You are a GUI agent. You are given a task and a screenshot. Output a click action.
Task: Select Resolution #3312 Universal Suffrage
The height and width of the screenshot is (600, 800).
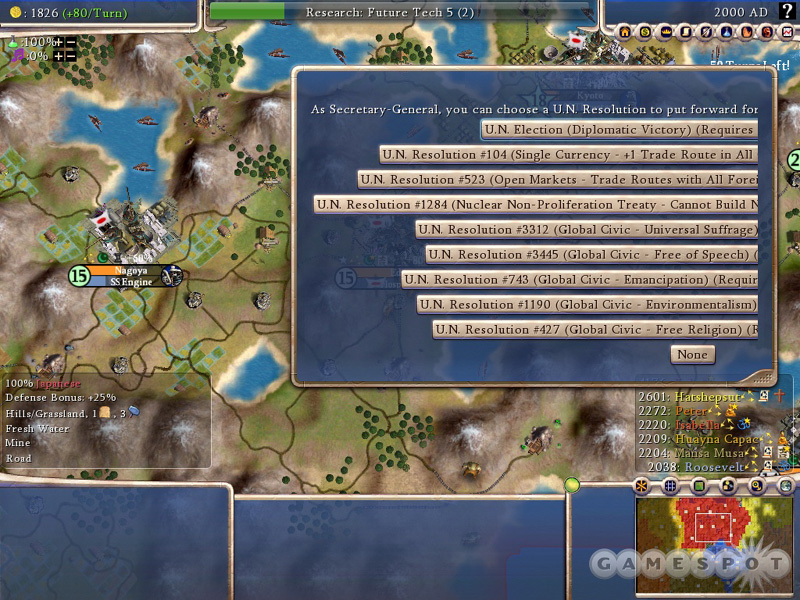(x=586, y=229)
